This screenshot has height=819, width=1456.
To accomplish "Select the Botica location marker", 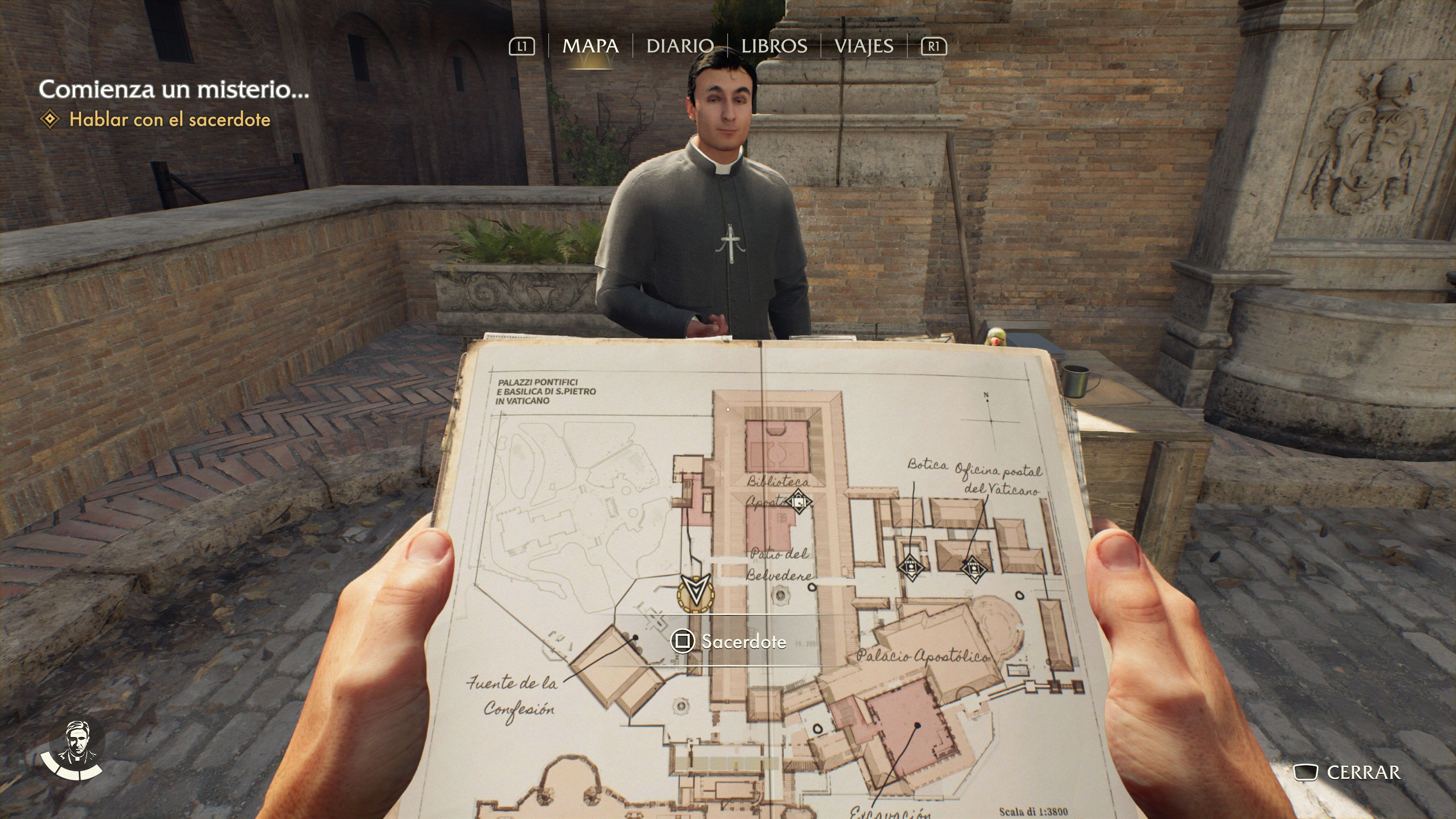I will pos(910,565).
